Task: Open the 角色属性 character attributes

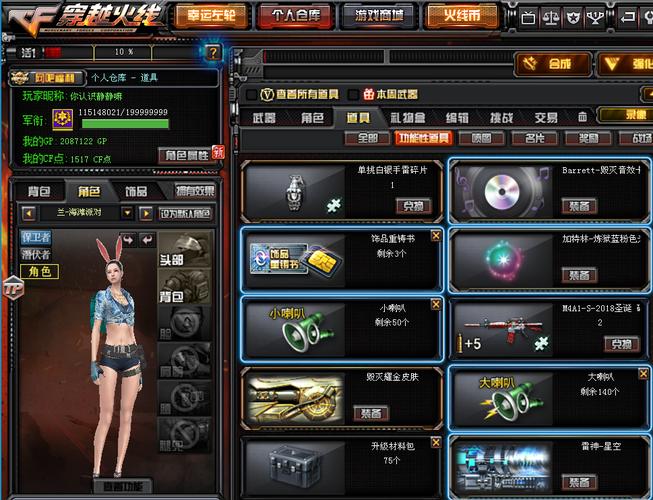Action: click(x=187, y=155)
